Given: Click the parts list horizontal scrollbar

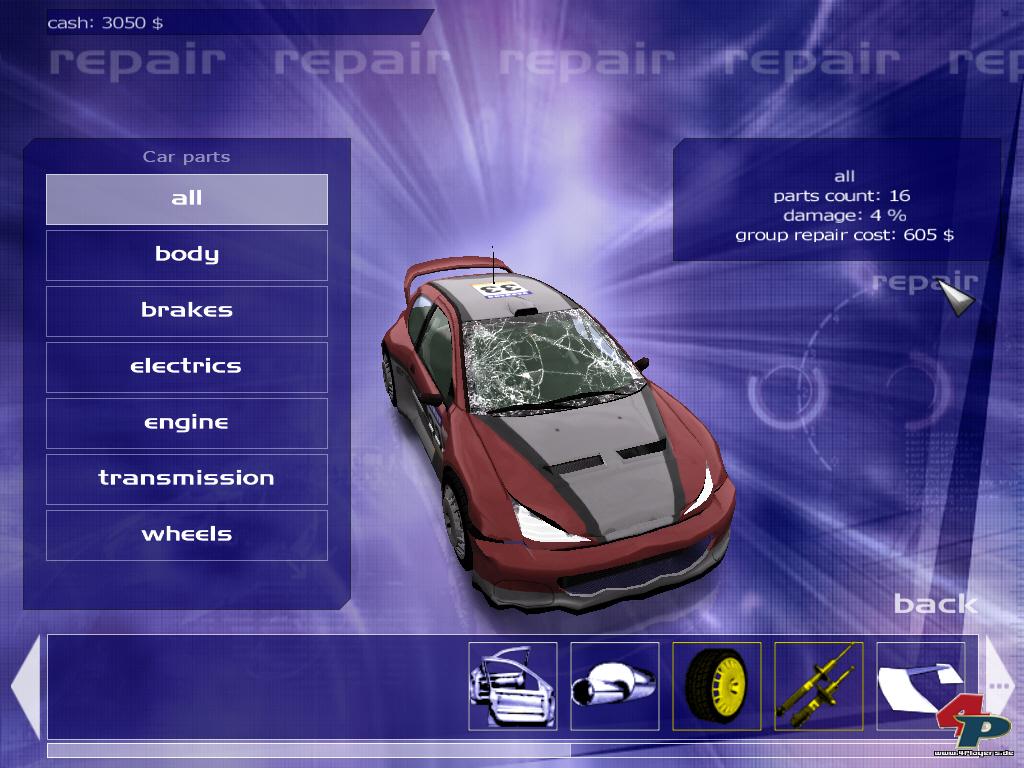Looking at the screenshot, I should point(308,750).
